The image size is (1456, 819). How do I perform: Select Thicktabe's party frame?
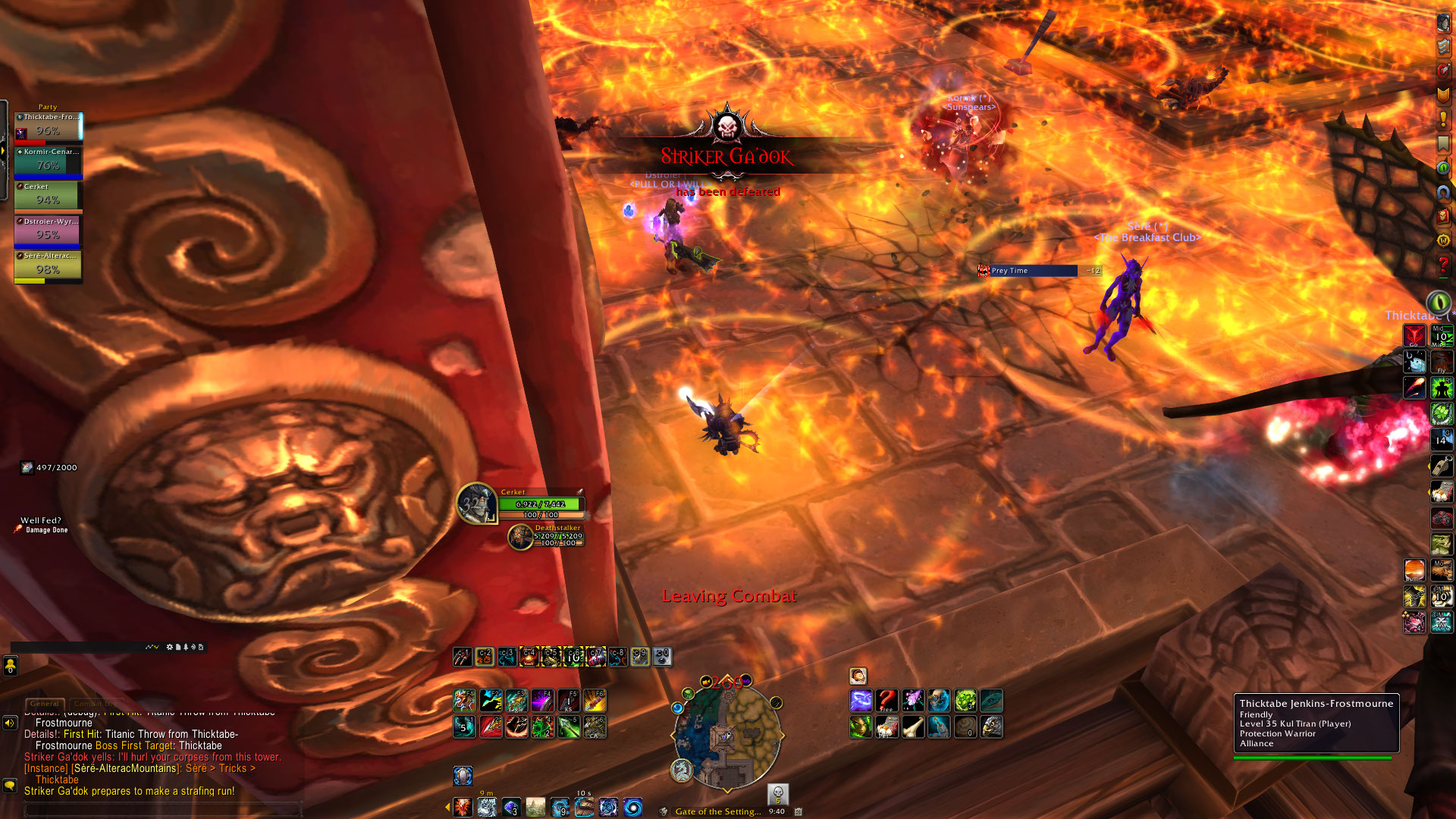48,127
